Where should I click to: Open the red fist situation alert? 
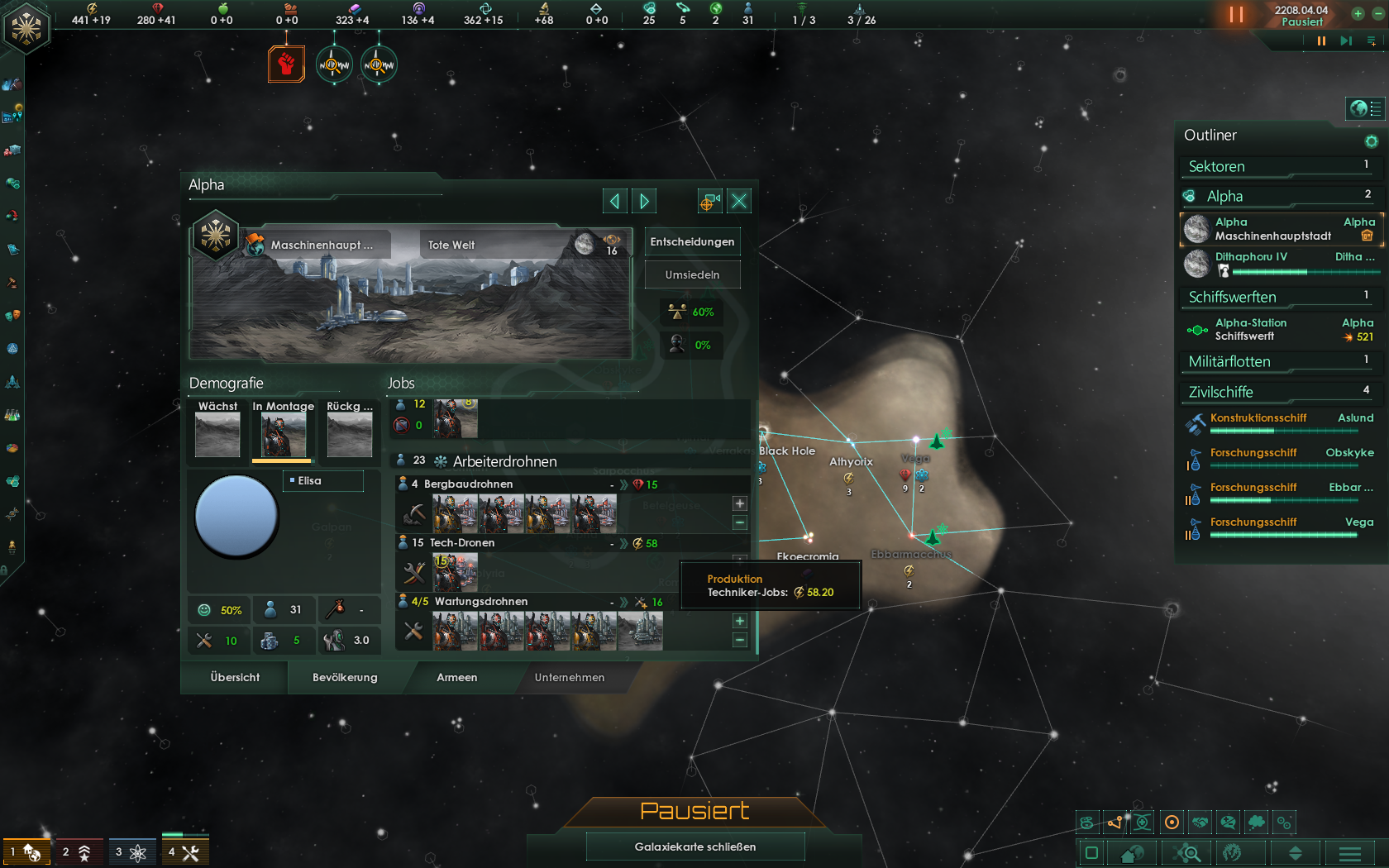pyautogui.click(x=286, y=64)
